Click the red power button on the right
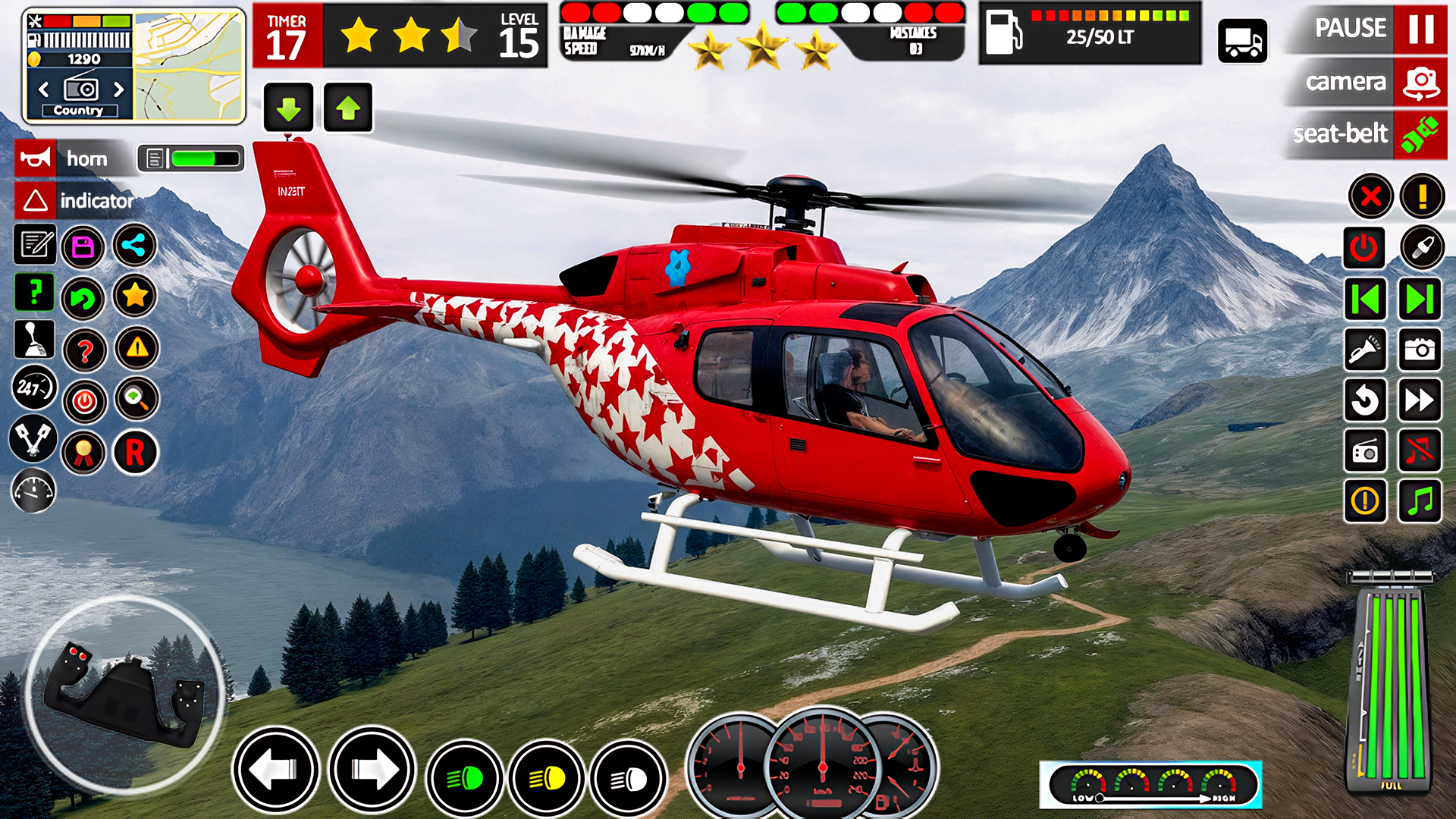 [x=1364, y=248]
